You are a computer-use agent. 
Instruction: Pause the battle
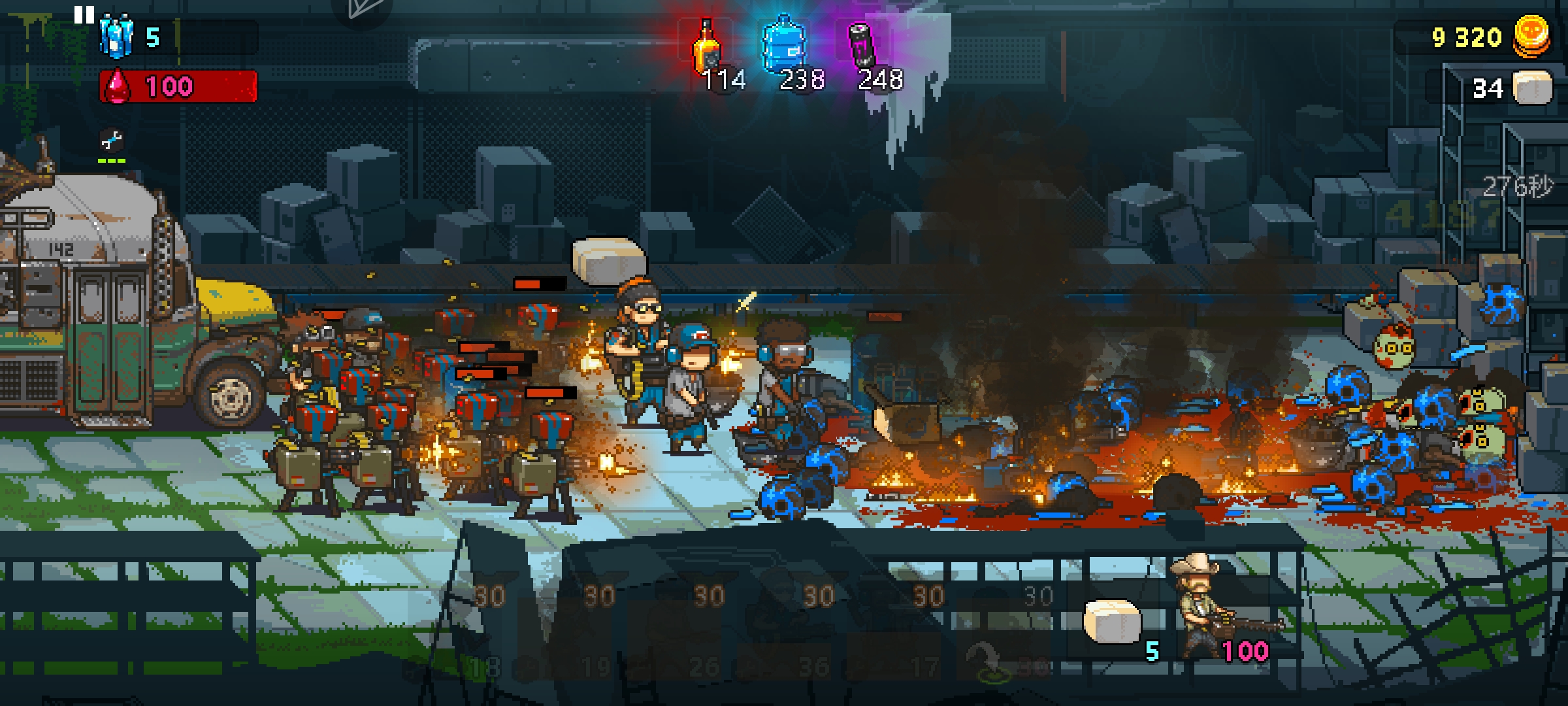click(84, 15)
